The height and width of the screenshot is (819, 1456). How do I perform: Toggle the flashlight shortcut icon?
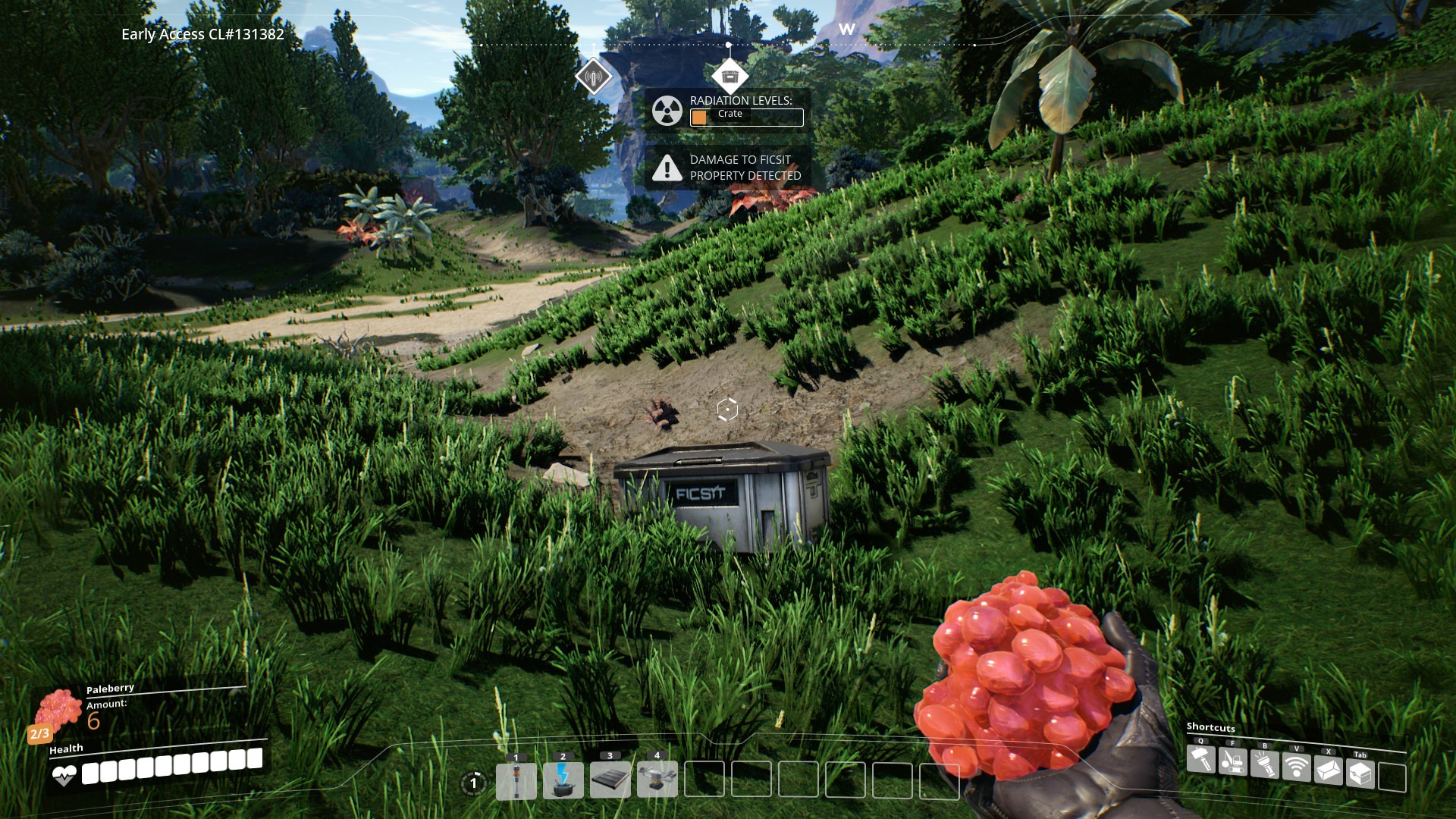coord(1265,764)
